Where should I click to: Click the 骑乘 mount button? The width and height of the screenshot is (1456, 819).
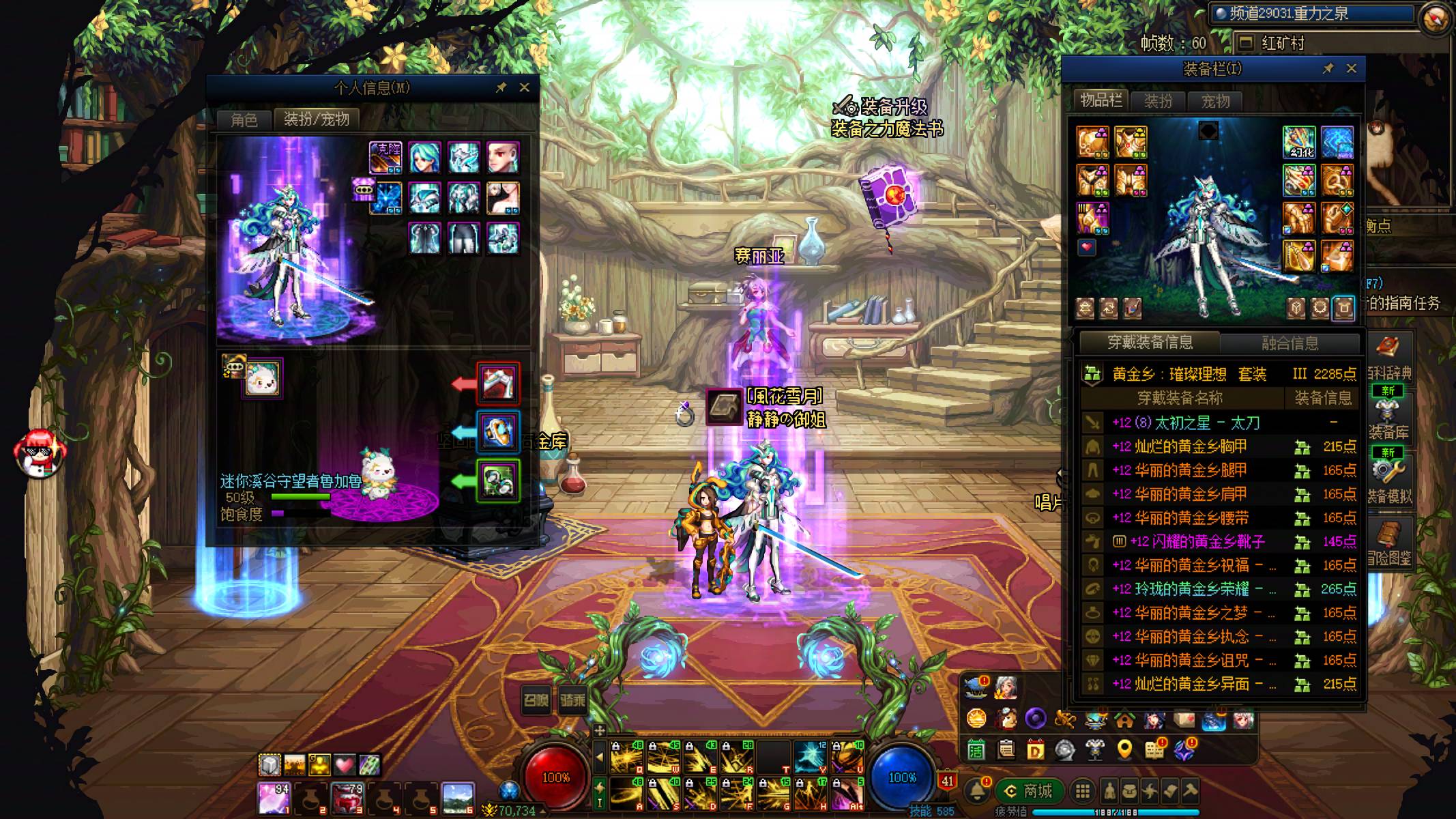572,700
